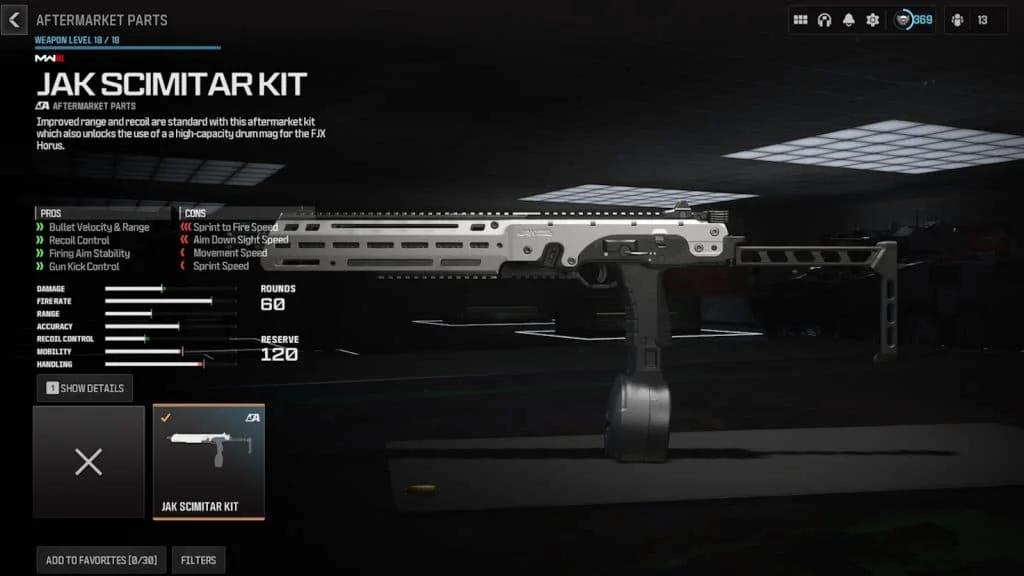Image resolution: width=1024 pixels, height=576 pixels.
Task: Open settings with the gear icon
Action: coord(872,20)
